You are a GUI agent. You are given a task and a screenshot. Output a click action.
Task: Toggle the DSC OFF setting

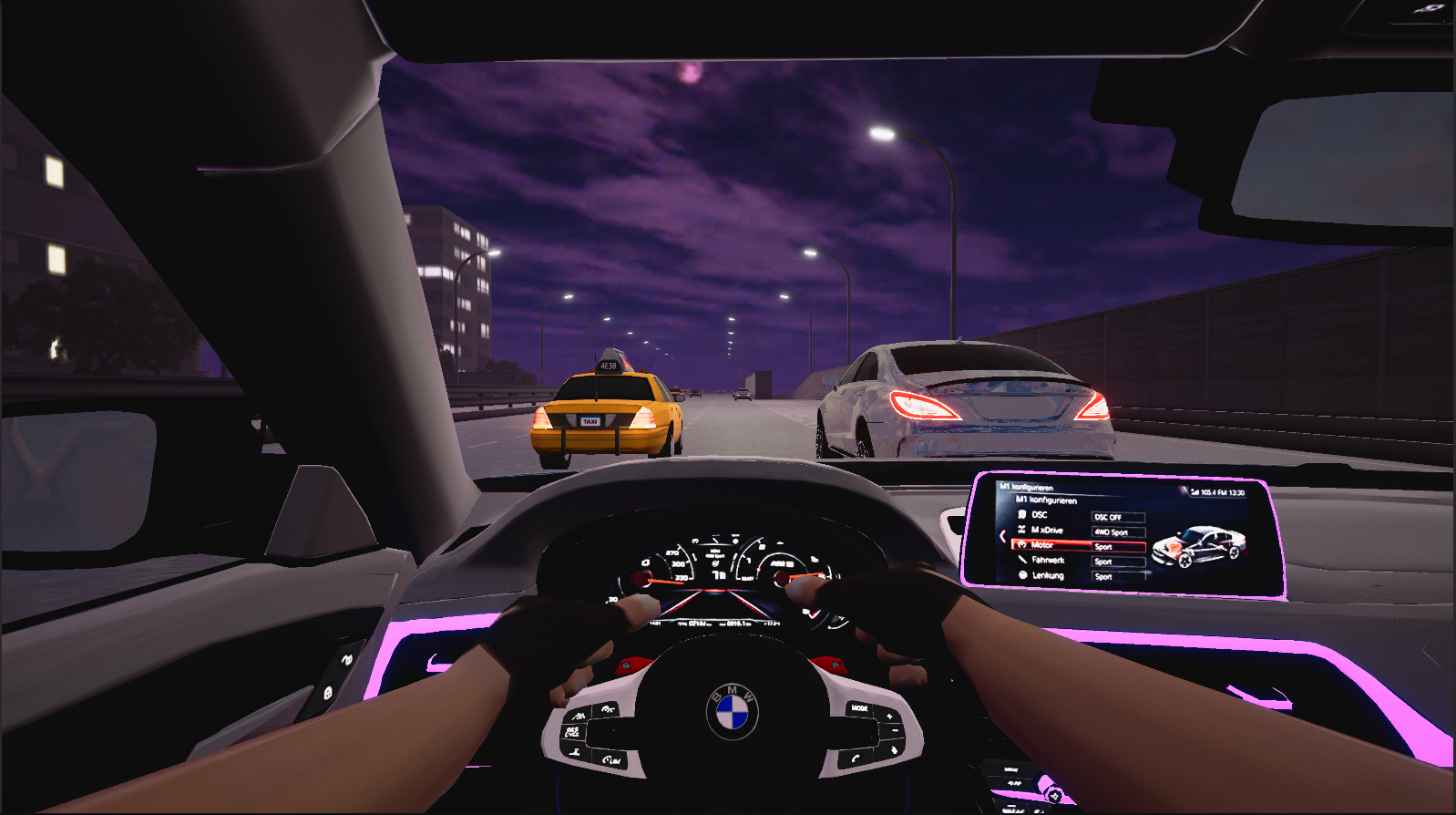click(1118, 516)
